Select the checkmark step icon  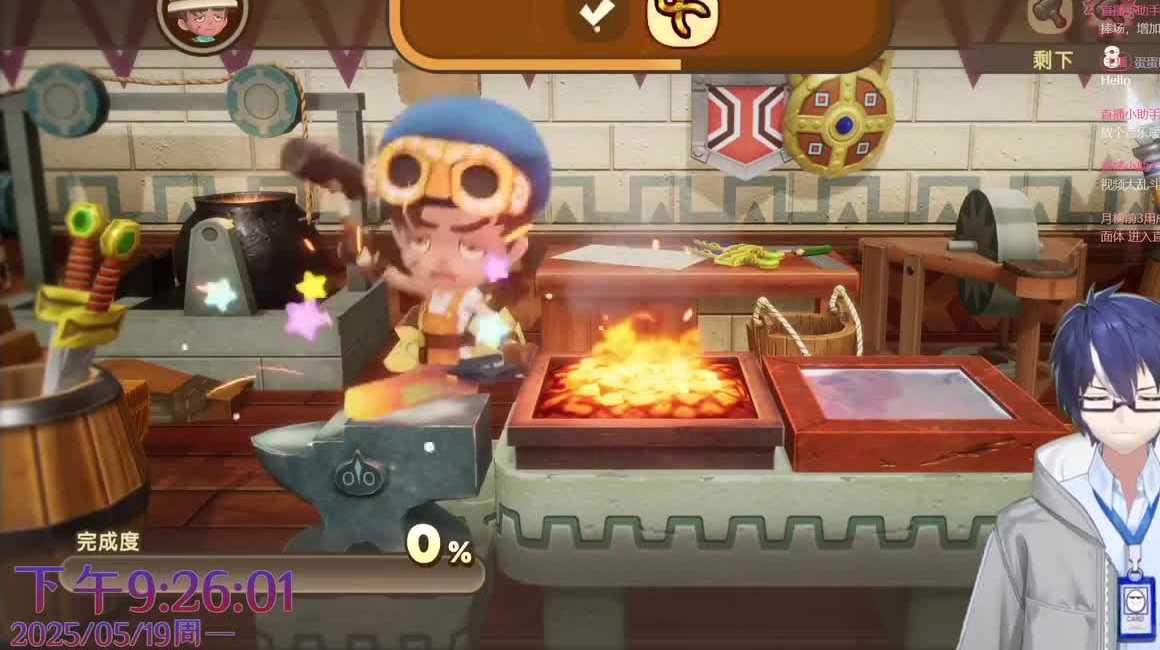597,18
